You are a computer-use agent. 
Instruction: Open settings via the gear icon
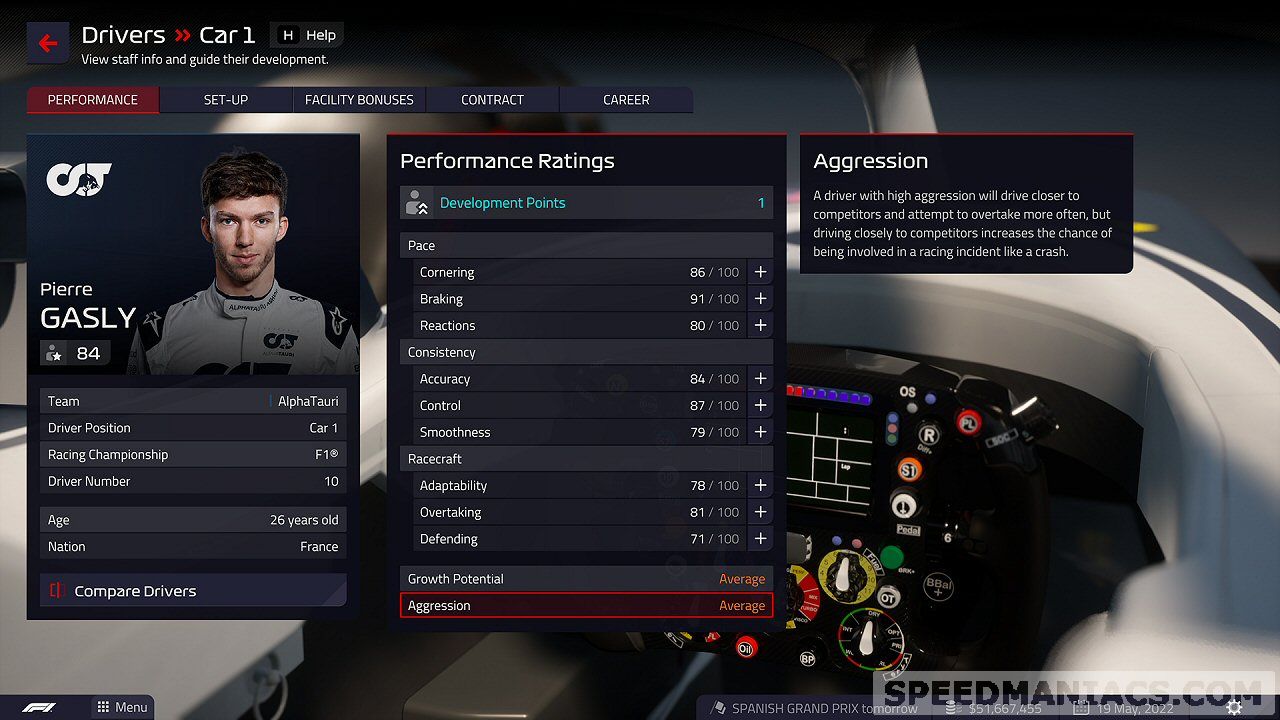coord(1235,707)
